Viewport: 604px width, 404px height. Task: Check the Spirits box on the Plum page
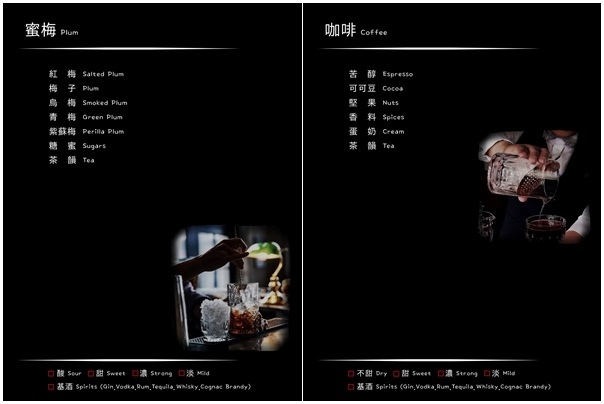click(52, 386)
